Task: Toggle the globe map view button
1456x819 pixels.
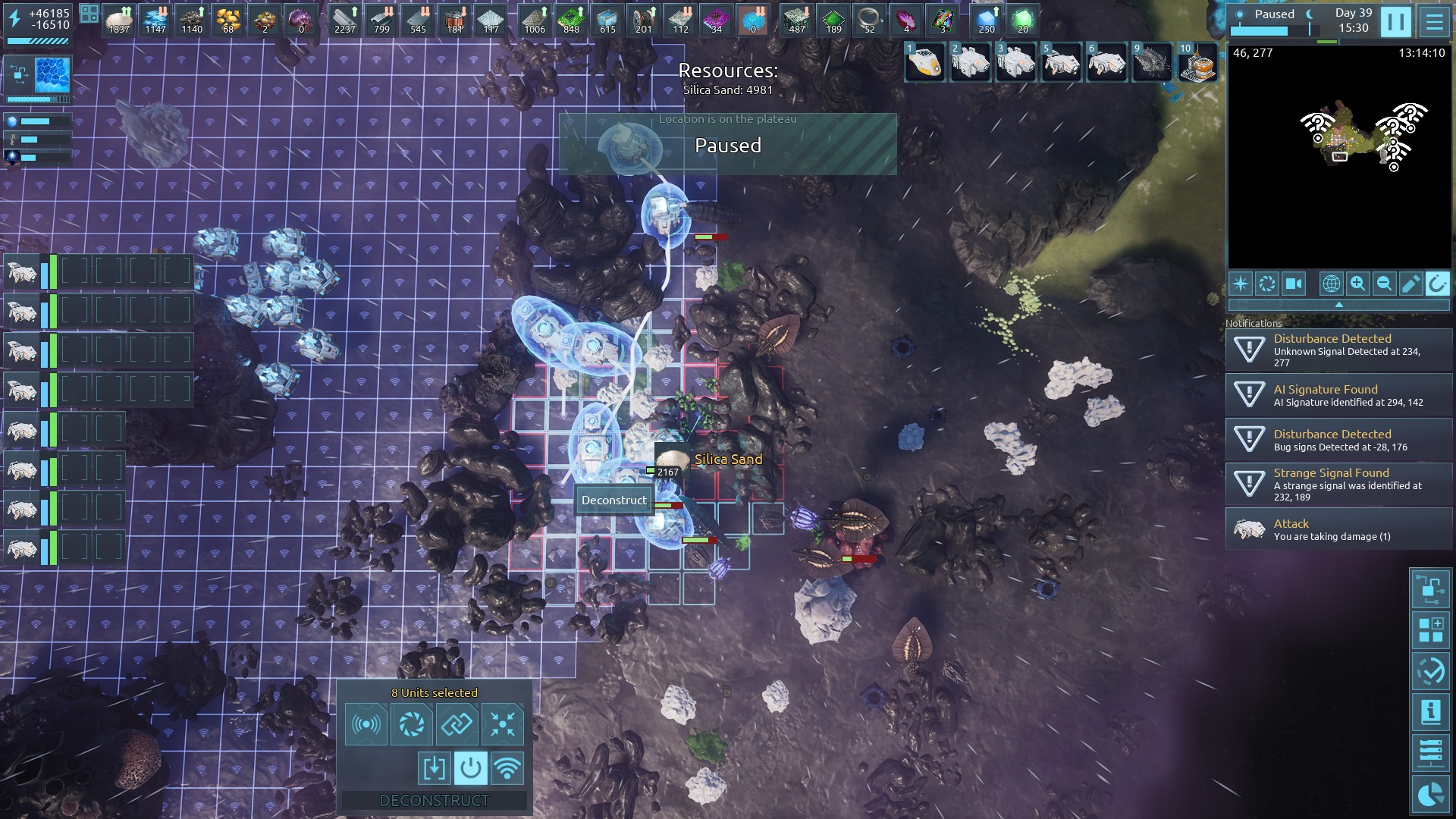Action: 1331,284
